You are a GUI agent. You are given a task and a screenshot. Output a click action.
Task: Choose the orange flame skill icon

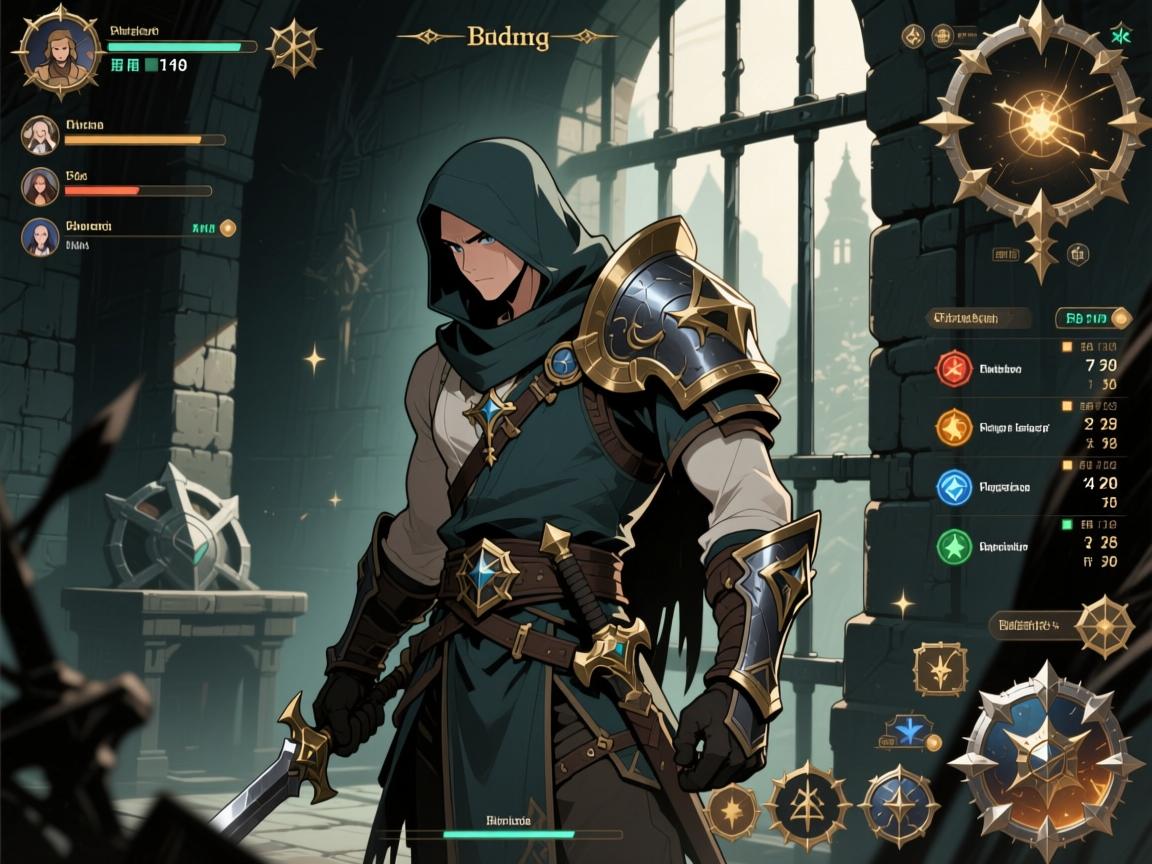point(954,428)
